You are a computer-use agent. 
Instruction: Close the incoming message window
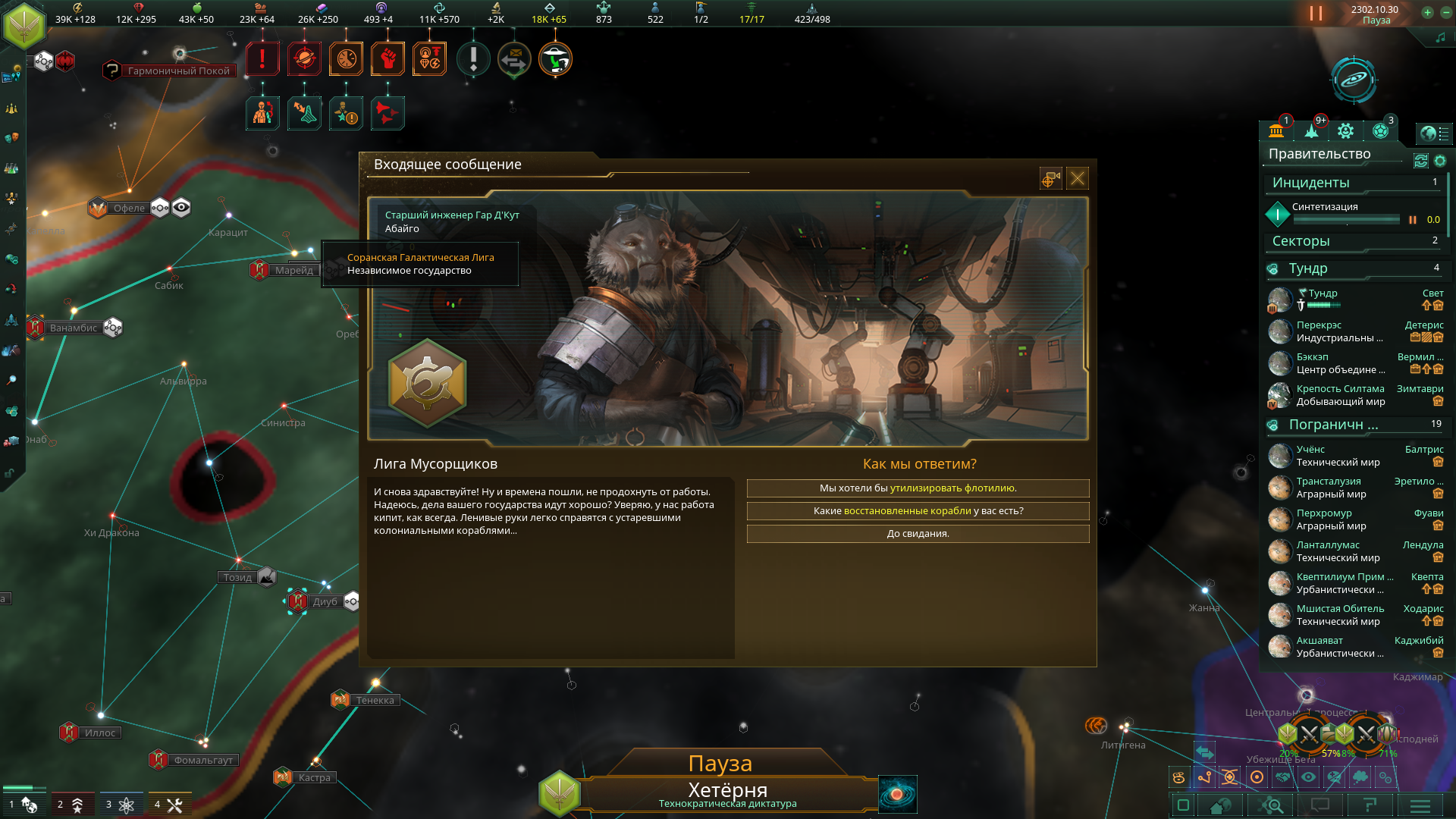(1077, 178)
